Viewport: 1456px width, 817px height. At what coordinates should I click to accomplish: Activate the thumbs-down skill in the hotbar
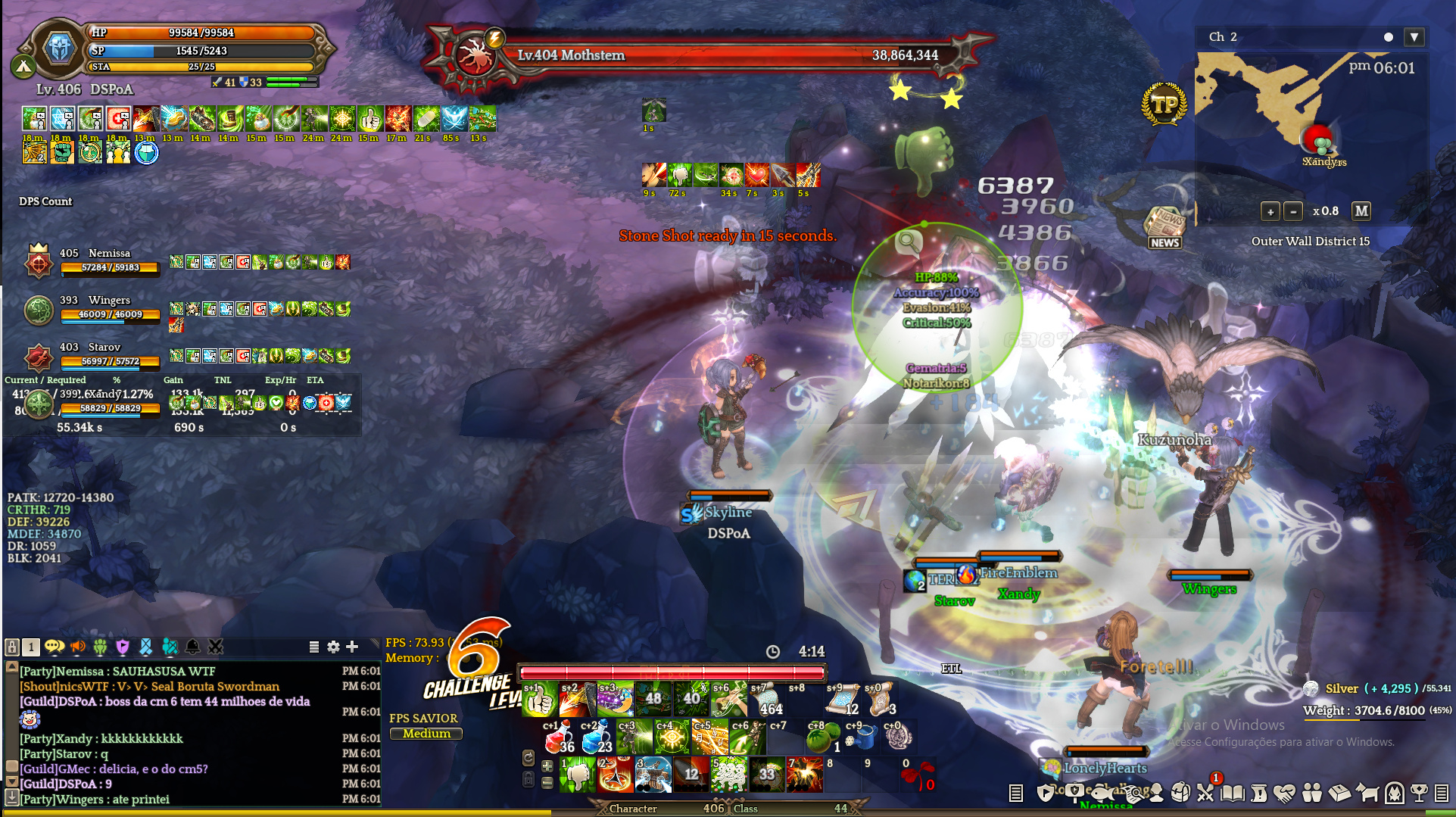point(578,775)
